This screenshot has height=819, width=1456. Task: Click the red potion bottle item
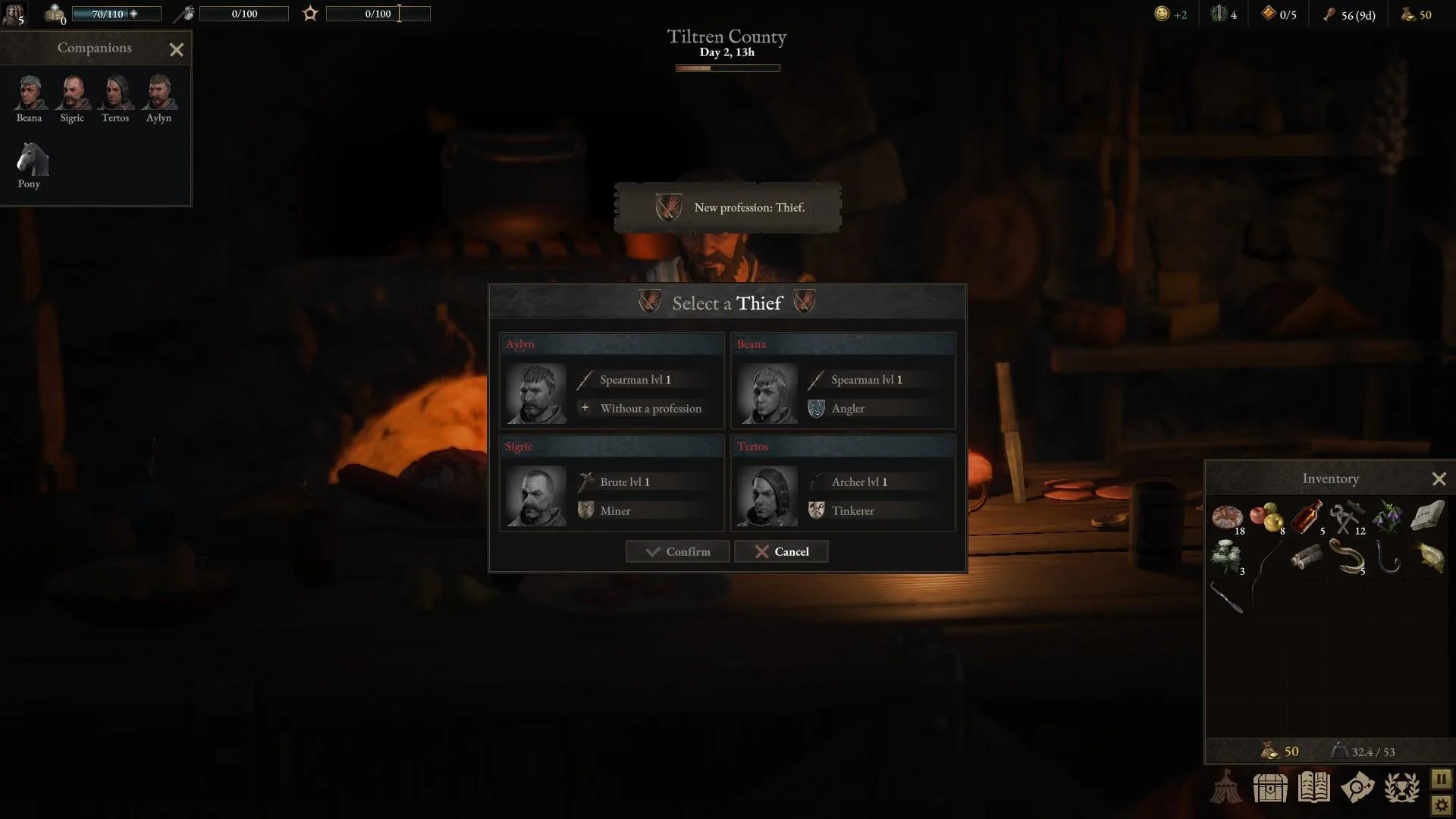click(1306, 517)
